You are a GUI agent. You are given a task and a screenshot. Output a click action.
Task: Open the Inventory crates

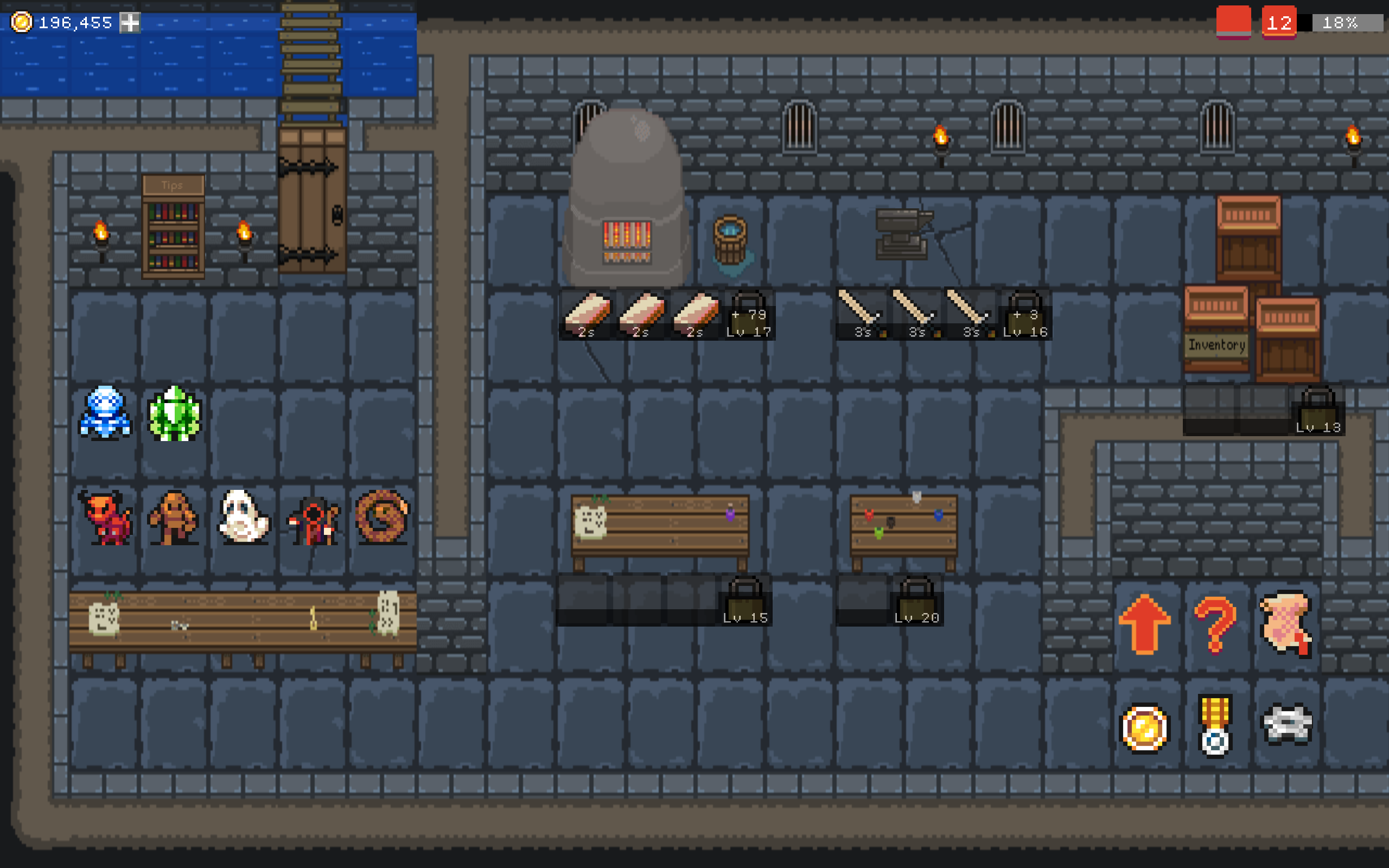click(x=1216, y=344)
